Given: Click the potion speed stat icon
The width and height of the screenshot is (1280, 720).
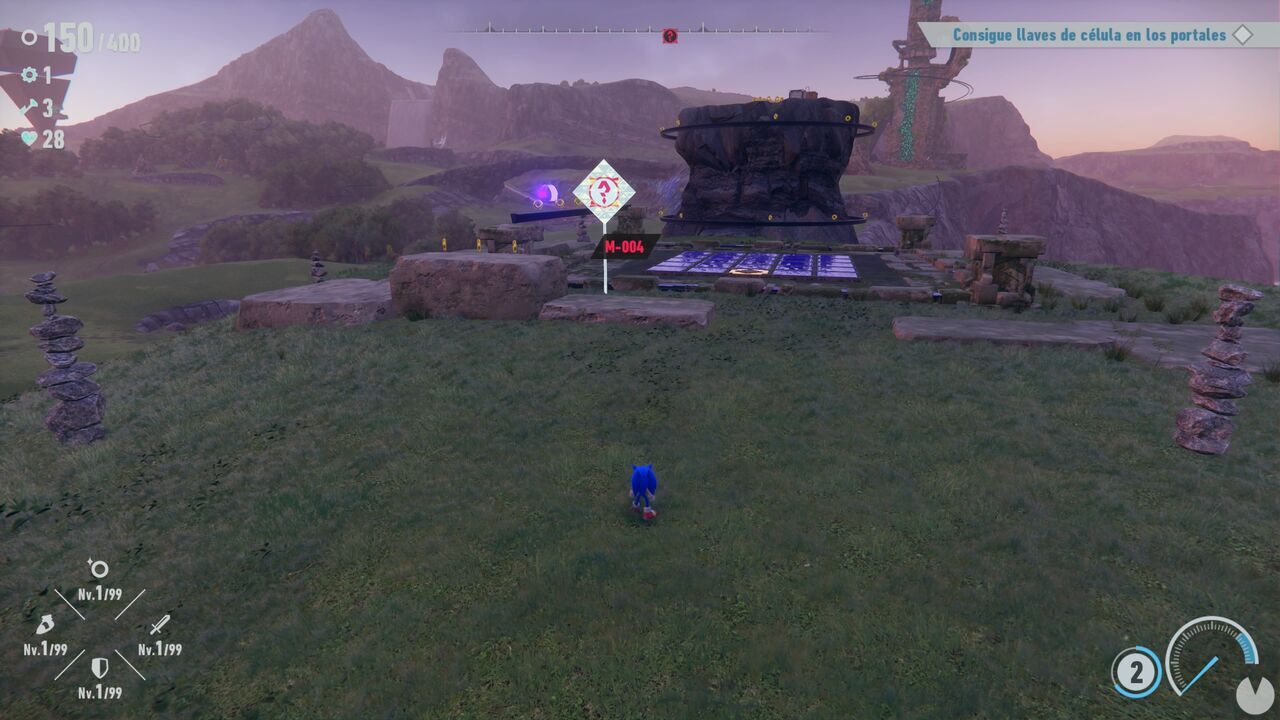Looking at the screenshot, I should 46,625.
